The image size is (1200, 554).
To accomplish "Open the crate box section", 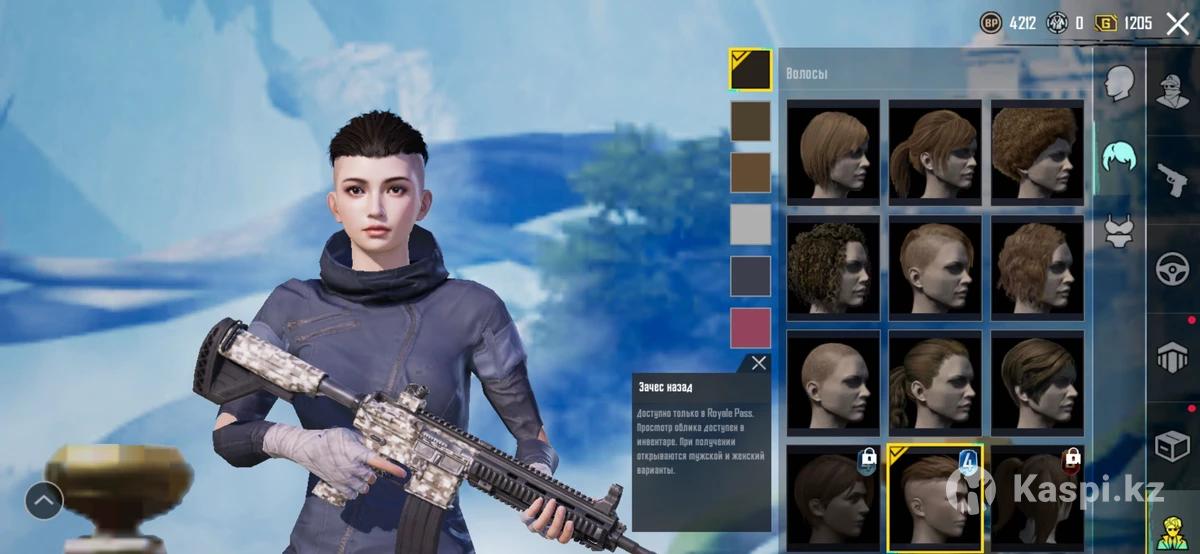I will [x=1171, y=445].
